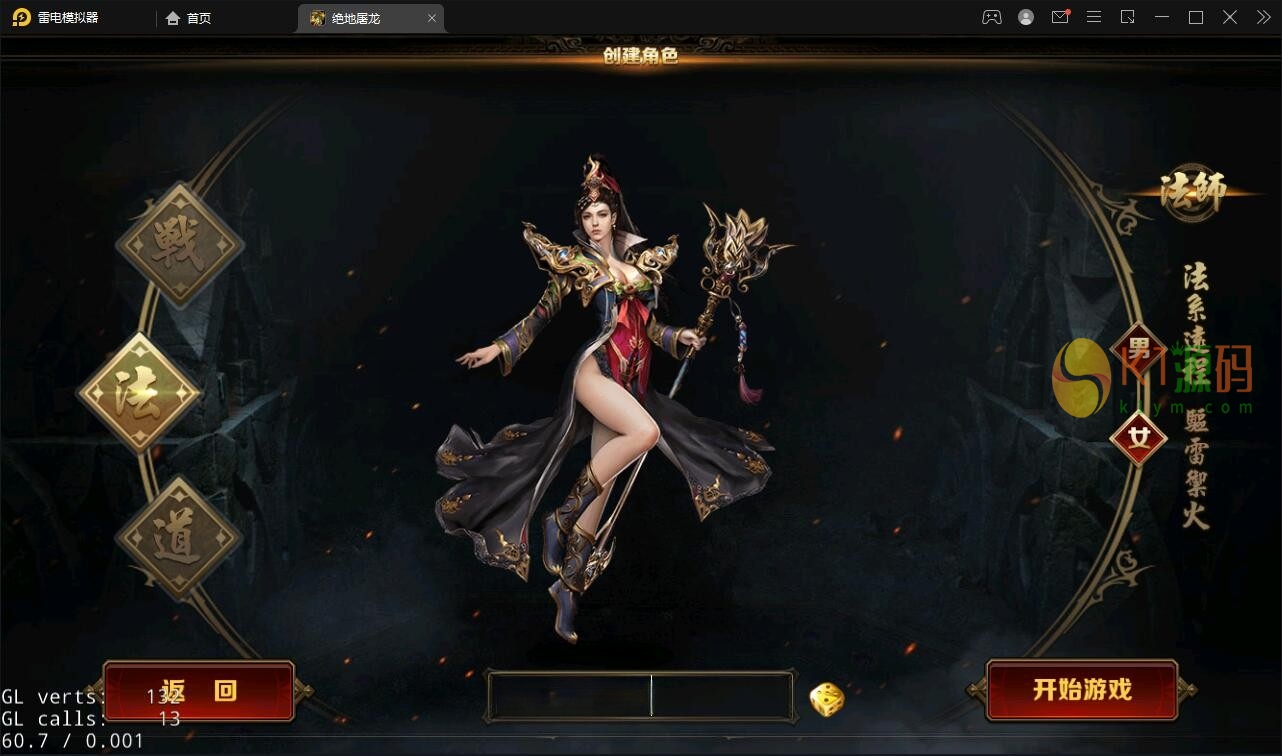Roll the dice for random name
1282x756 pixels.
coord(827,699)
